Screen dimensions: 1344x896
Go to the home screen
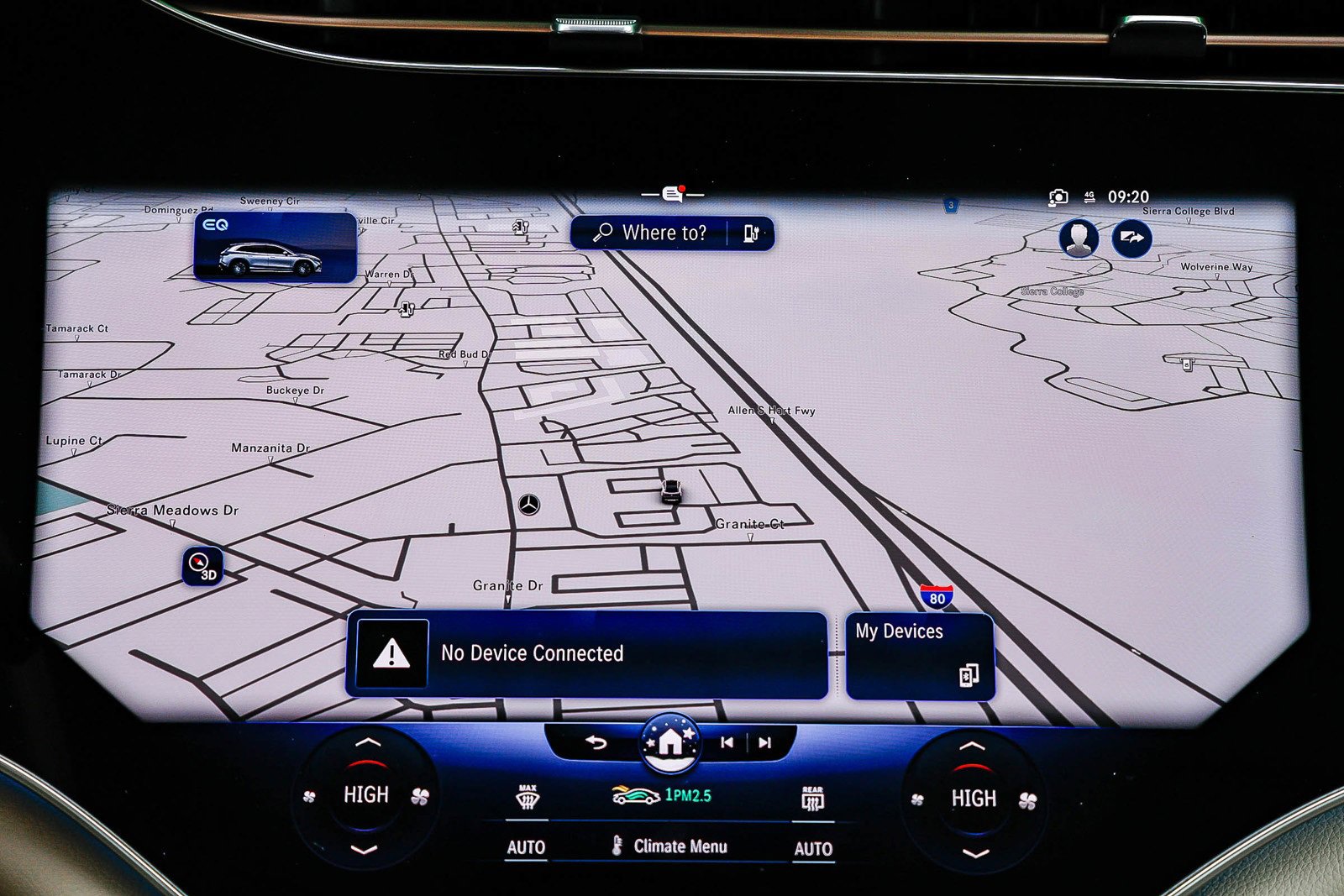click(x=669, y=741)
